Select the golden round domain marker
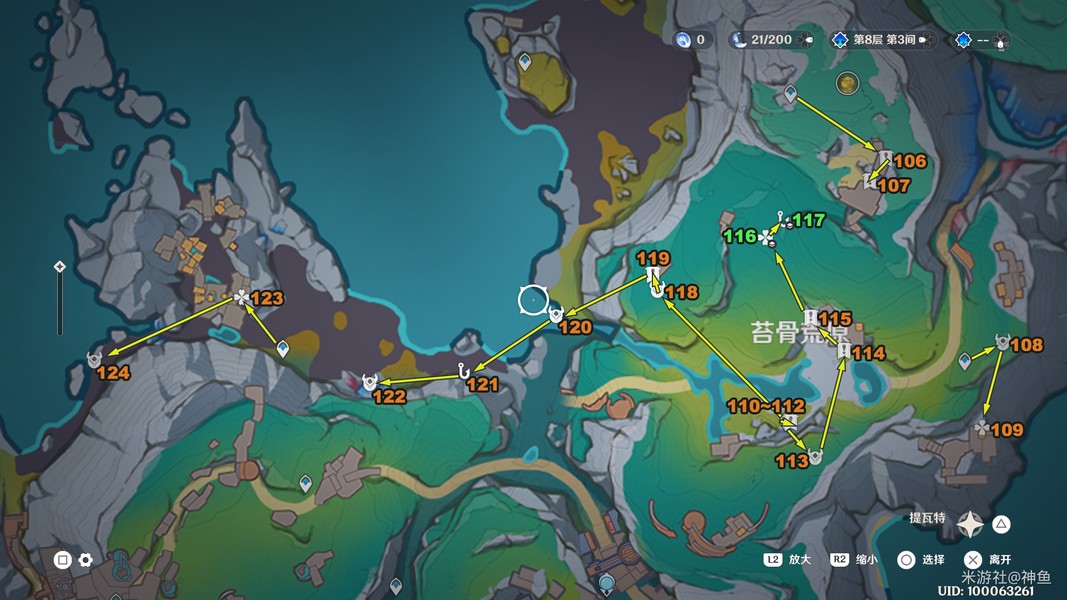Screen dimensions: 1067x600 click(x=848, y=83)
